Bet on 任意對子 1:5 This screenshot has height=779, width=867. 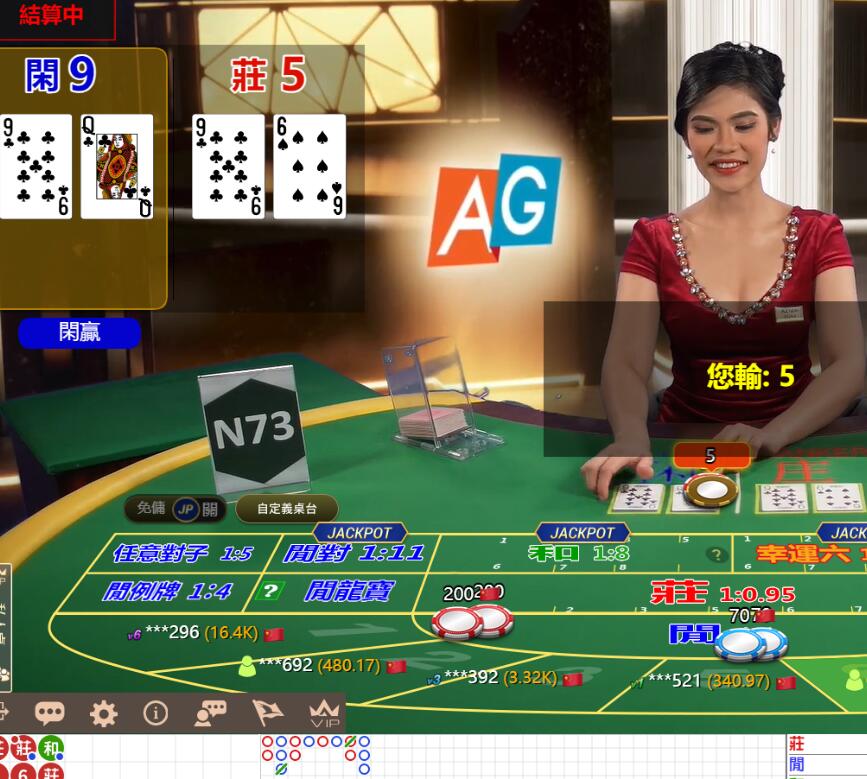pyautogui.click(x=181, y=553)
